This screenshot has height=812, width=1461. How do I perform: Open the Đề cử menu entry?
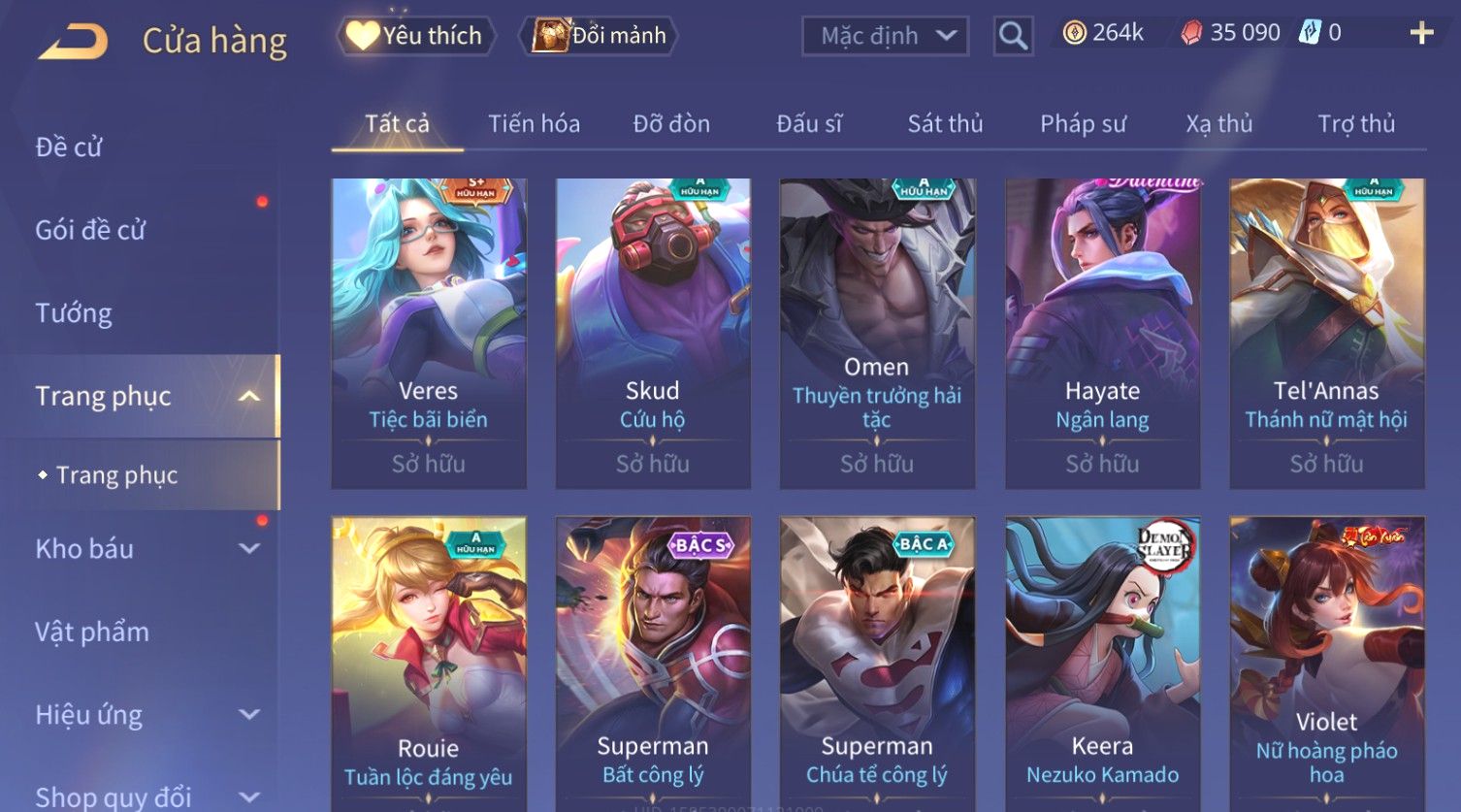69,147
